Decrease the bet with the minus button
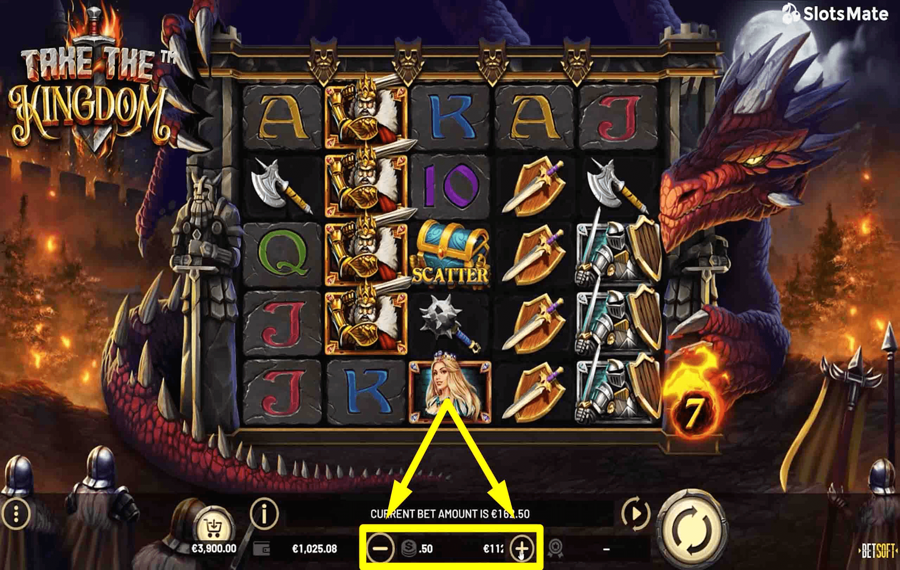 (x=381, y=548)
